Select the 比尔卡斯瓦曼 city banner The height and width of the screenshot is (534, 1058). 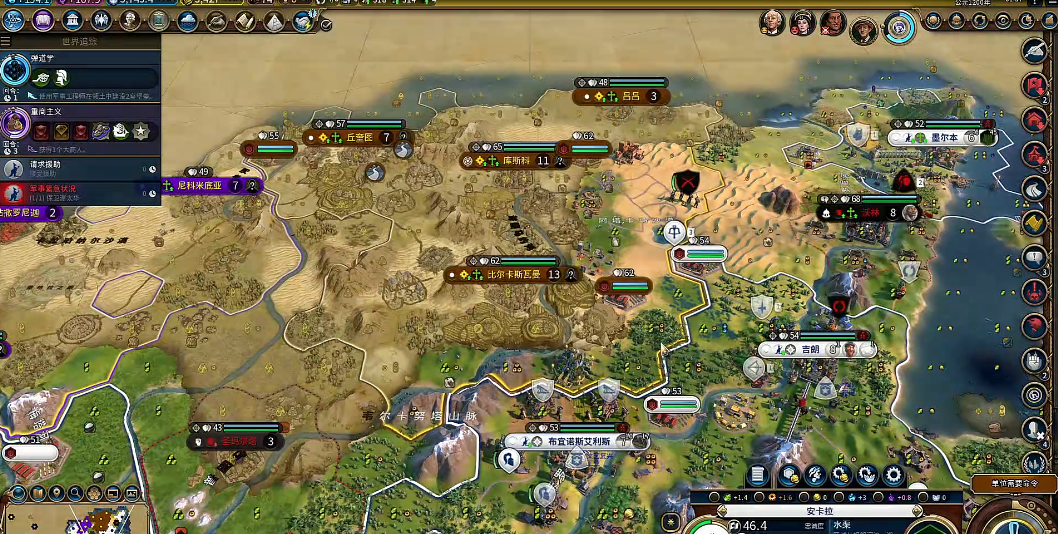(x=515, y=274)
